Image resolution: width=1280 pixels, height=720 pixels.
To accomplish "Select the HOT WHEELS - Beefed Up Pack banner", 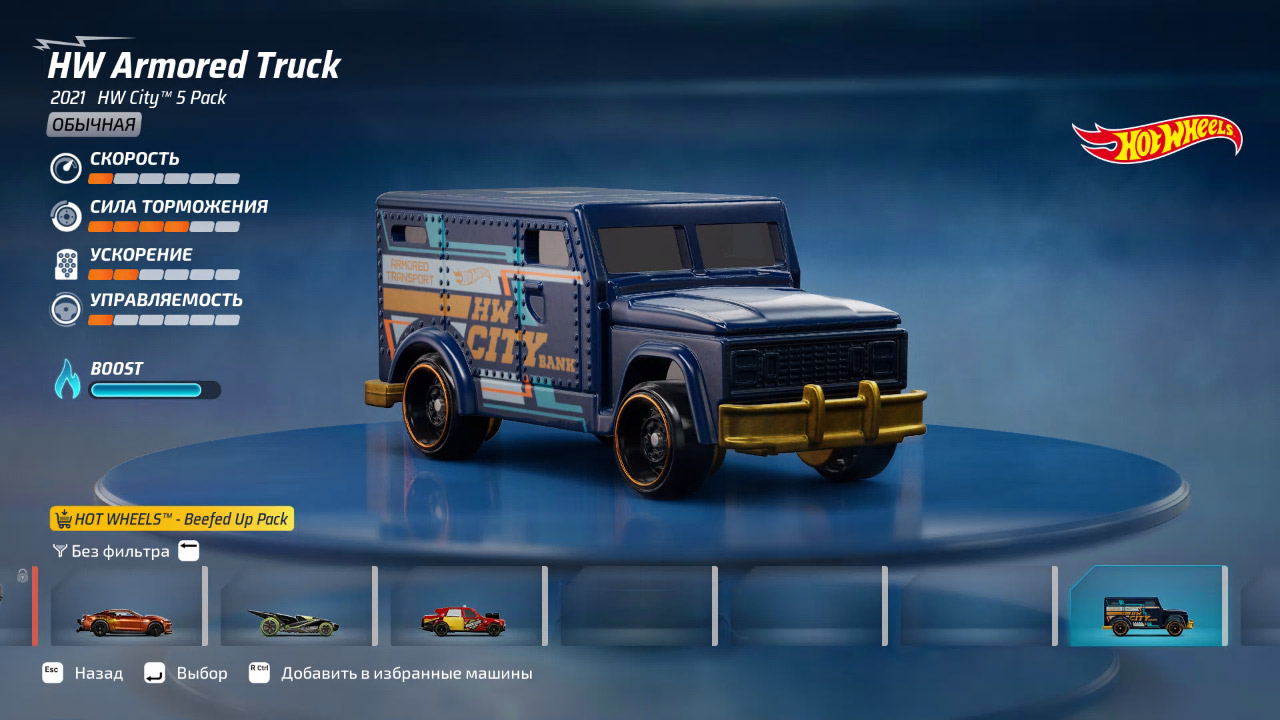I will [170, 519].
